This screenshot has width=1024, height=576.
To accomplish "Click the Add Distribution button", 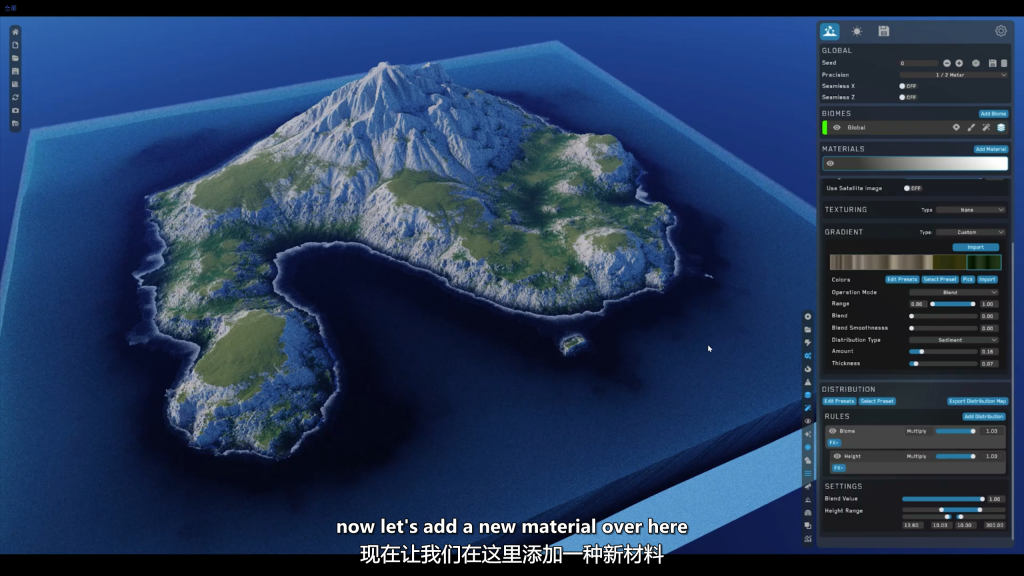I will point(984,416).
